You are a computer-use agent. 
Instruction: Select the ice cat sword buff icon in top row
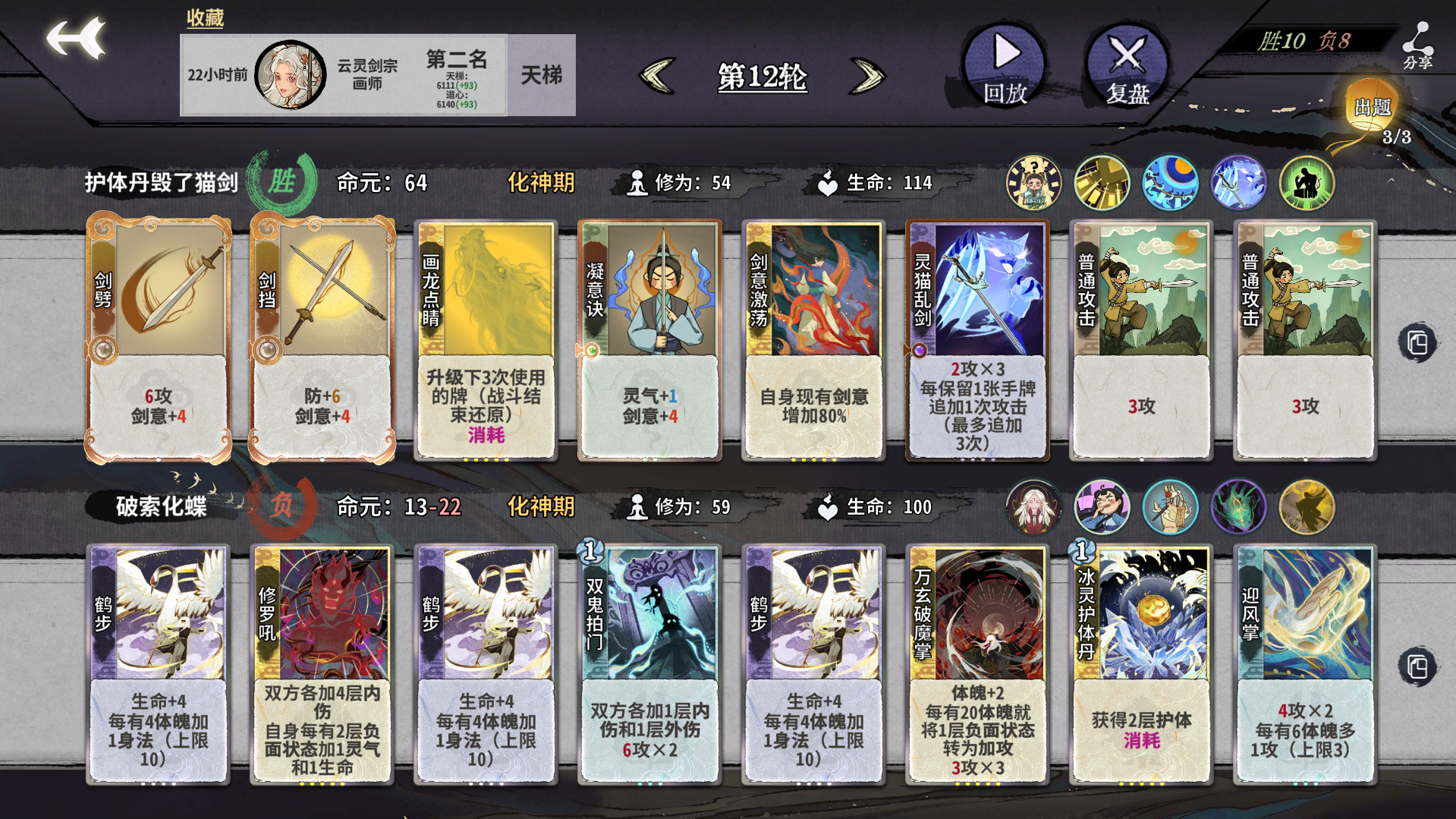(1238, 182)
